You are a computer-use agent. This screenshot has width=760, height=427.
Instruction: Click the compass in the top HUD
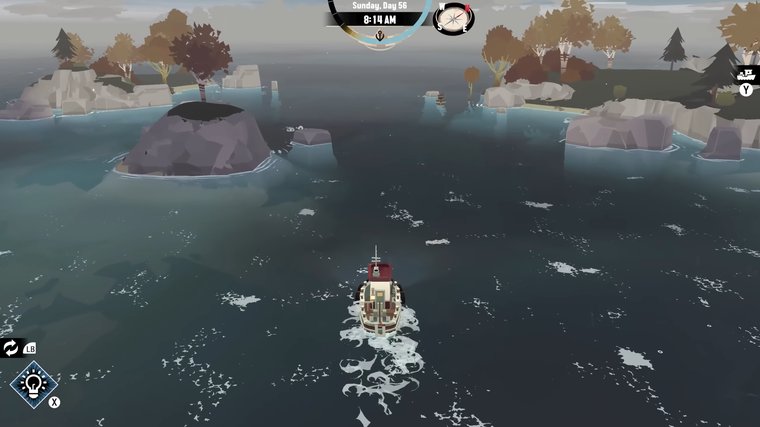click(453, 17)
